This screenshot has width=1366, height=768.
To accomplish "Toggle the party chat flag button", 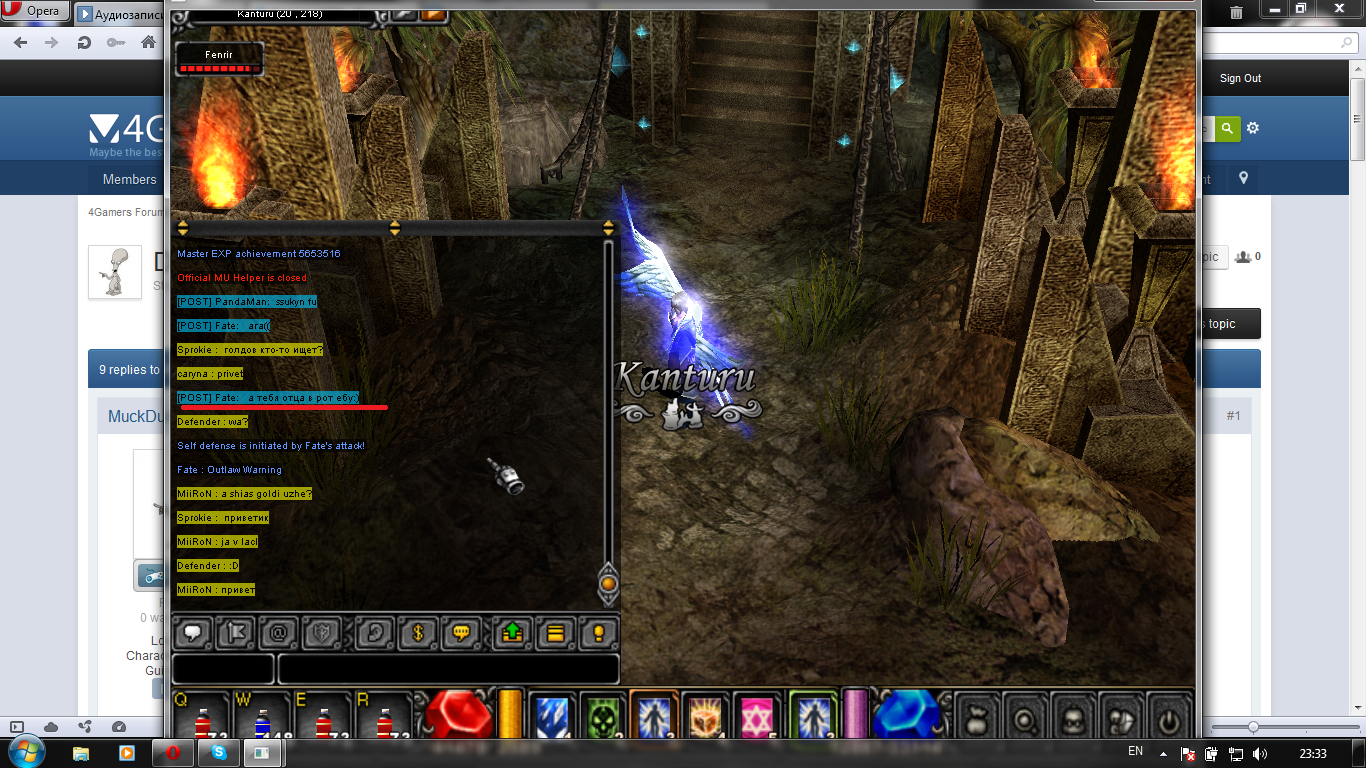I will 235,633.
